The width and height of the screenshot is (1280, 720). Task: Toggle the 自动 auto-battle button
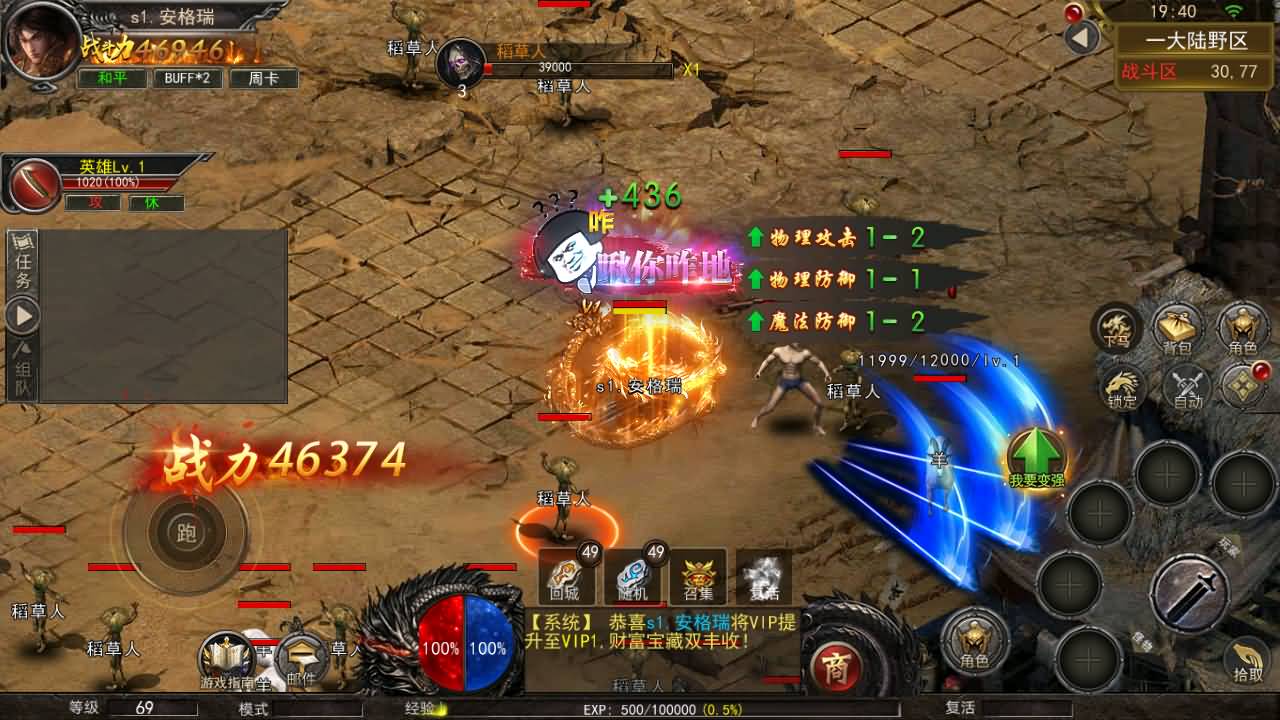coord(1187,387)
